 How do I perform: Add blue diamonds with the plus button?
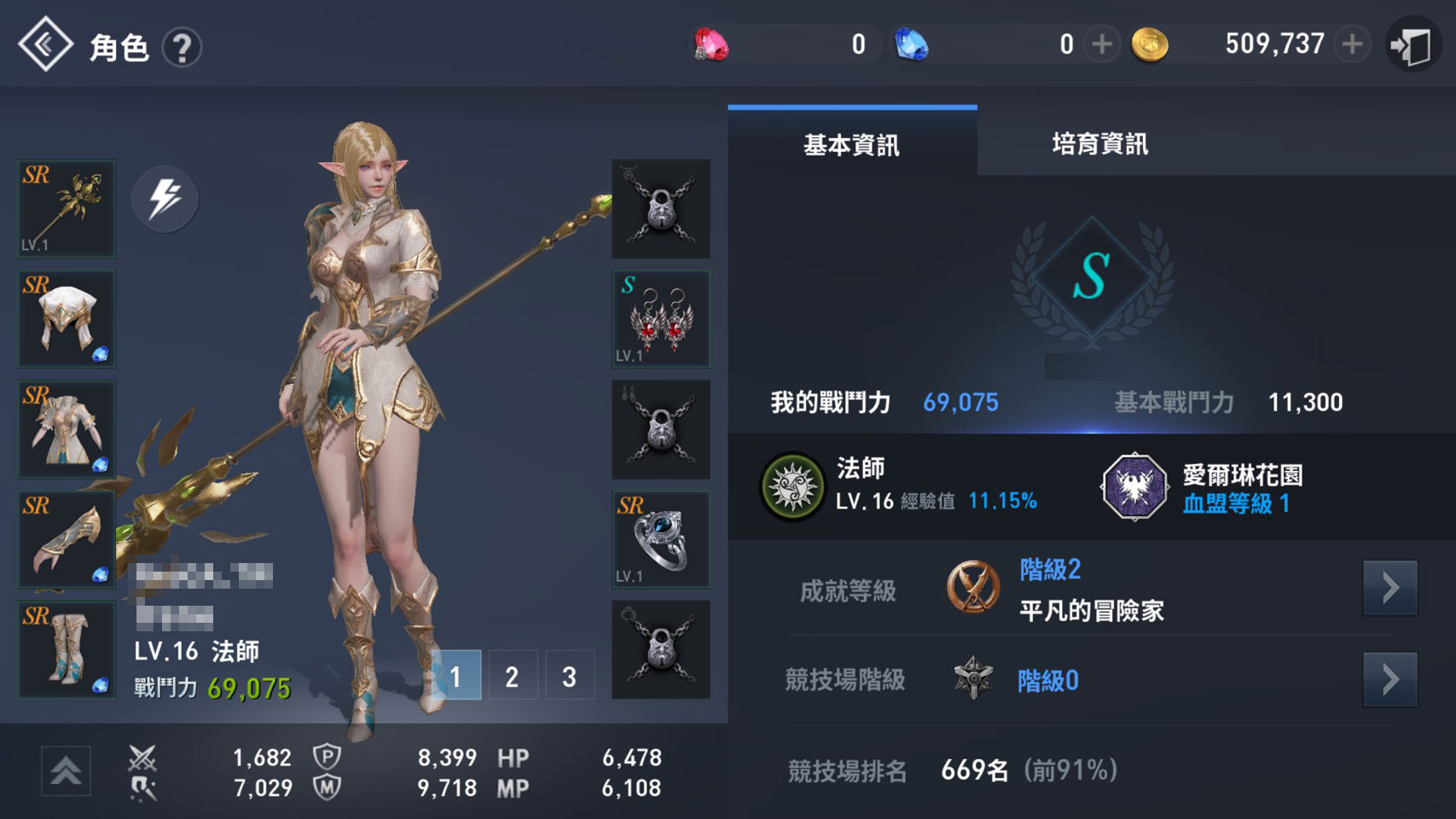1102,44
